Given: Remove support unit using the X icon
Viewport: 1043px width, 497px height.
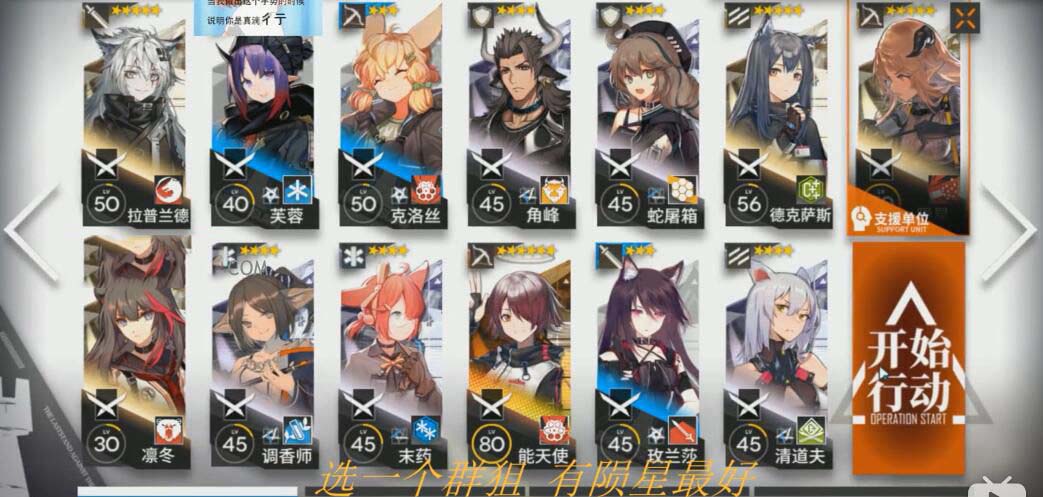Looking at the screenshot, I should [964, 18].
